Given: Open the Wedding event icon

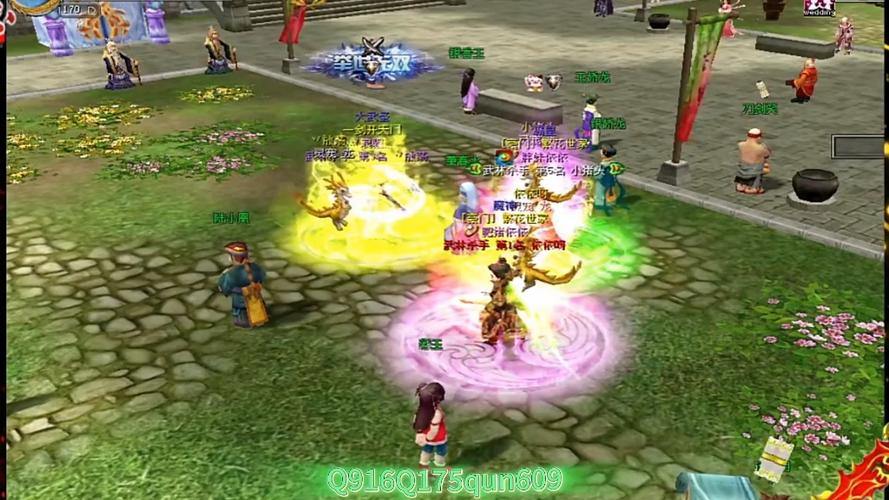Looking at the screenshot, I should point(819,8).
